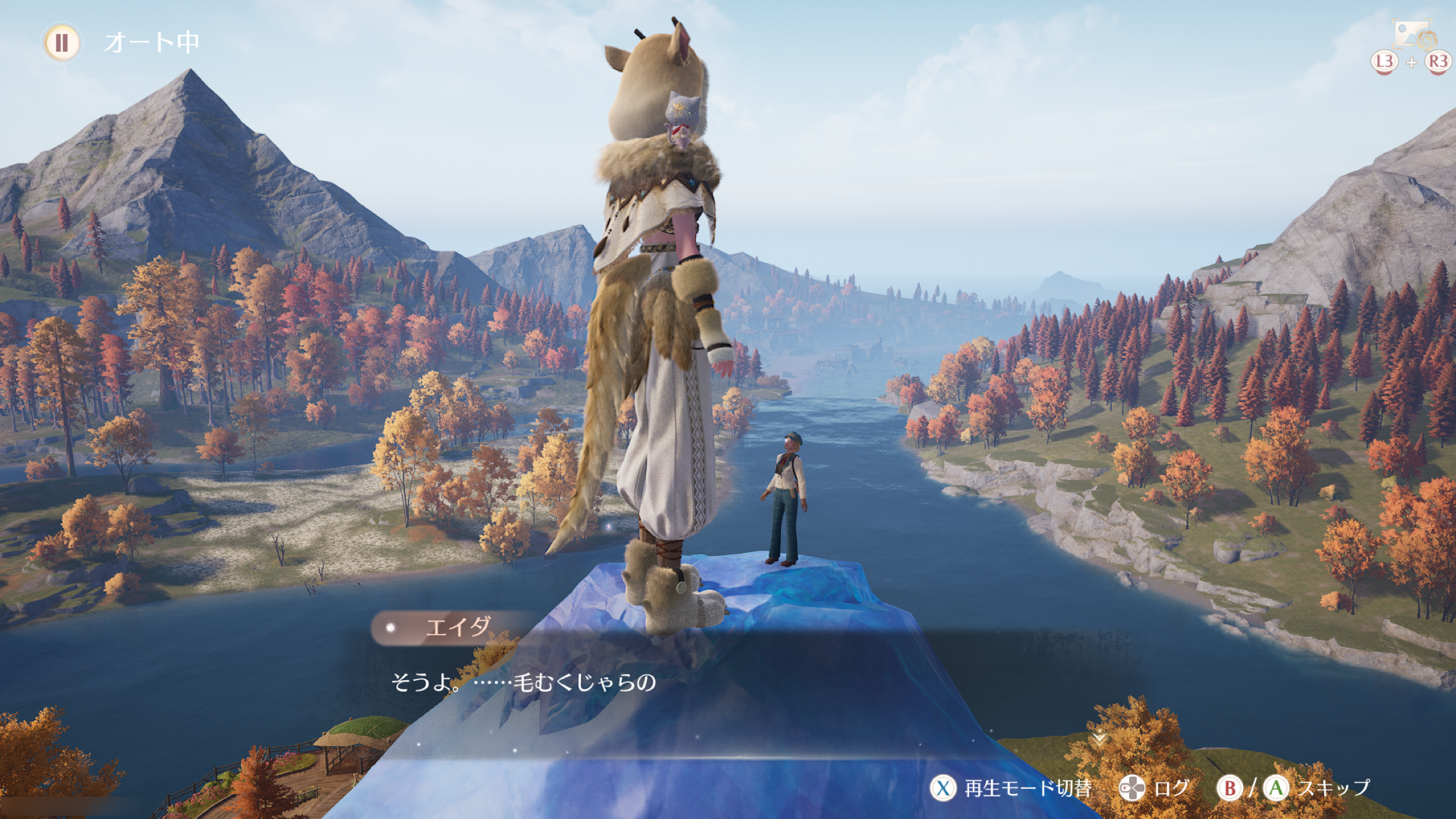Skip the cutscene with the スキップ label

(1334, 788)
